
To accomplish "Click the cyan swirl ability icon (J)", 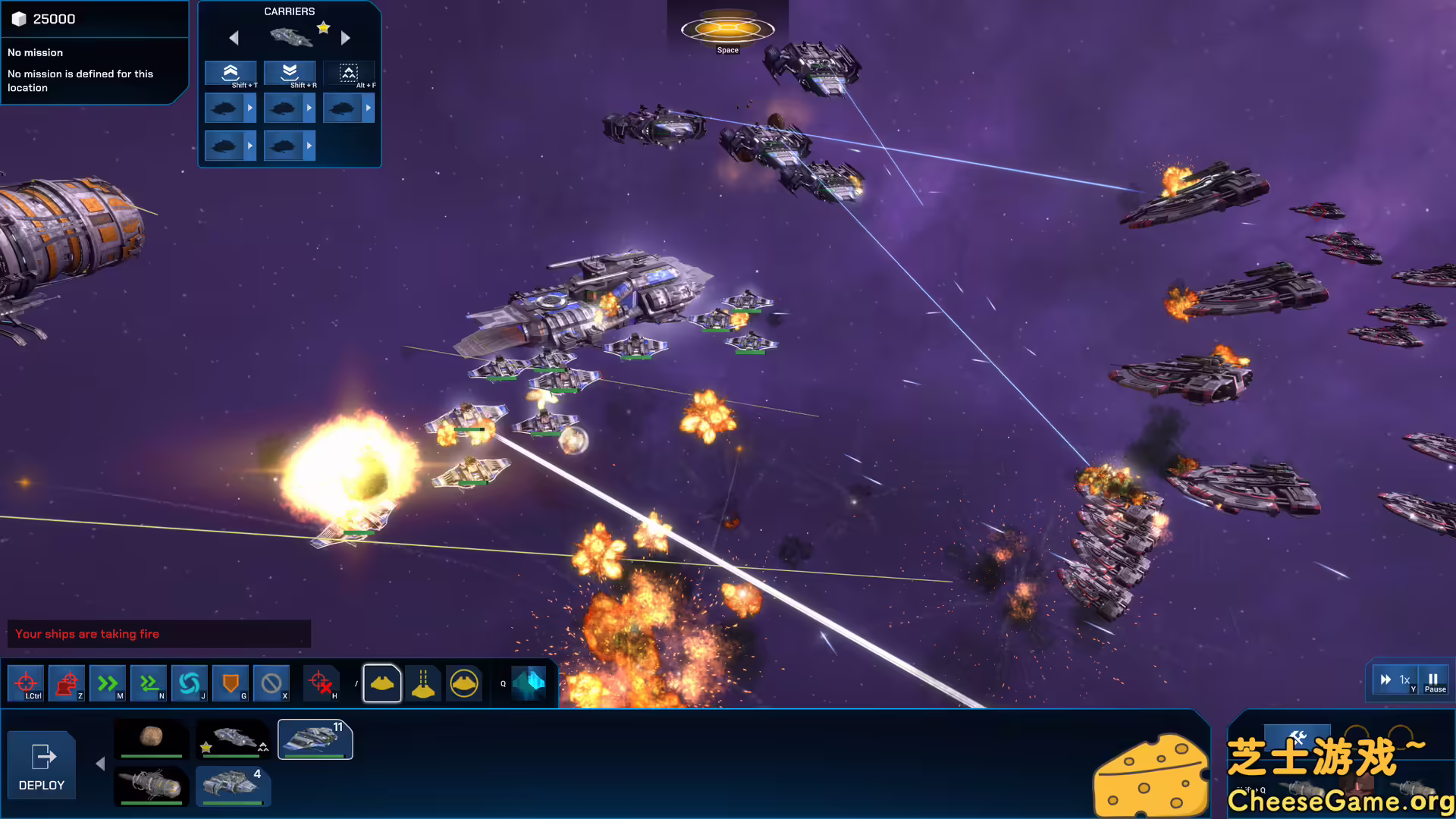I will (x=190, y=682).
